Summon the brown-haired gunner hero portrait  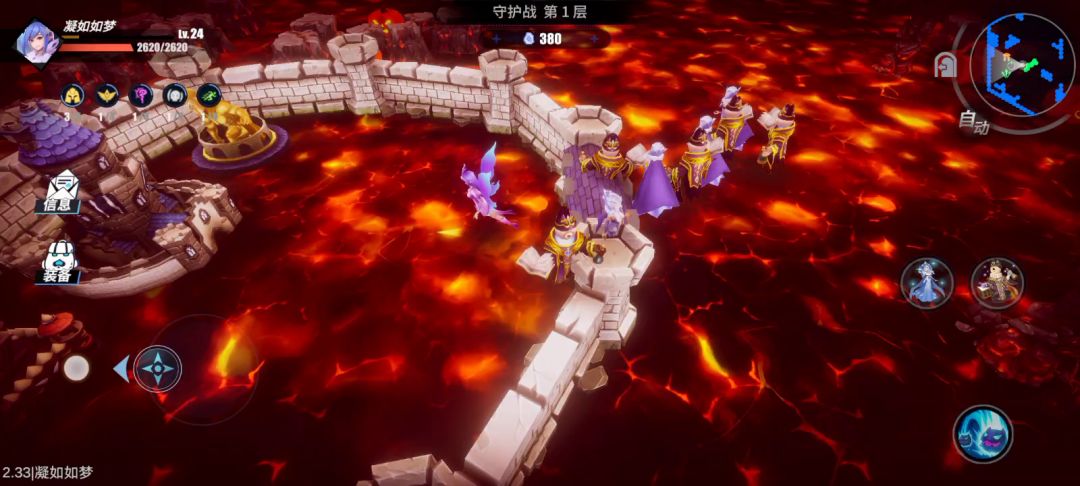(997, 282)
